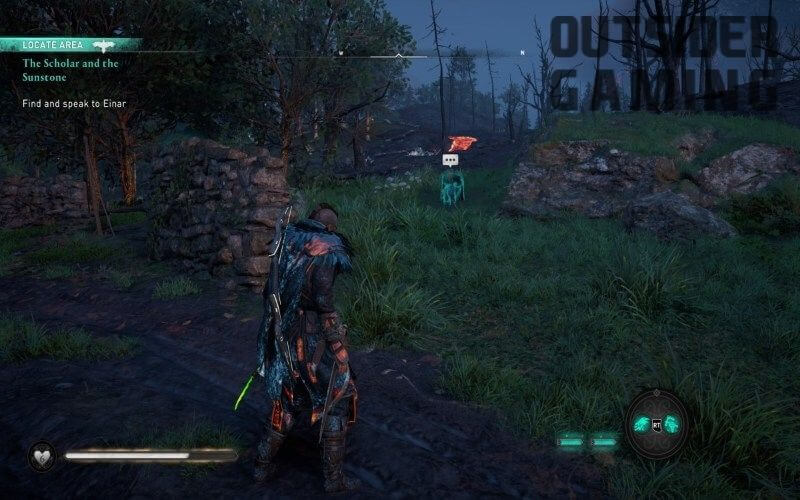This screenshot has width=800, height=500.
Task: Select the white speech bubble marker
Action: pyautogui.click(x=450, y=160)
